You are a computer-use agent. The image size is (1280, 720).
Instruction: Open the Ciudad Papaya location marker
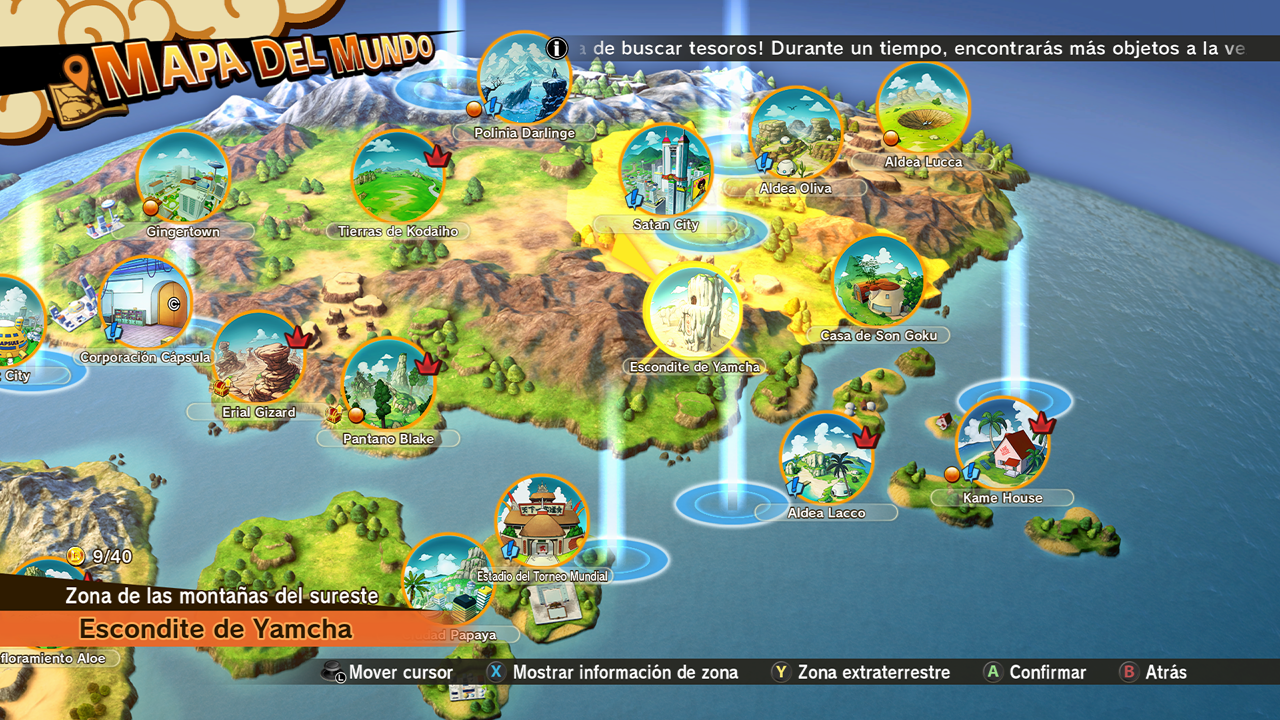(448, 580)
